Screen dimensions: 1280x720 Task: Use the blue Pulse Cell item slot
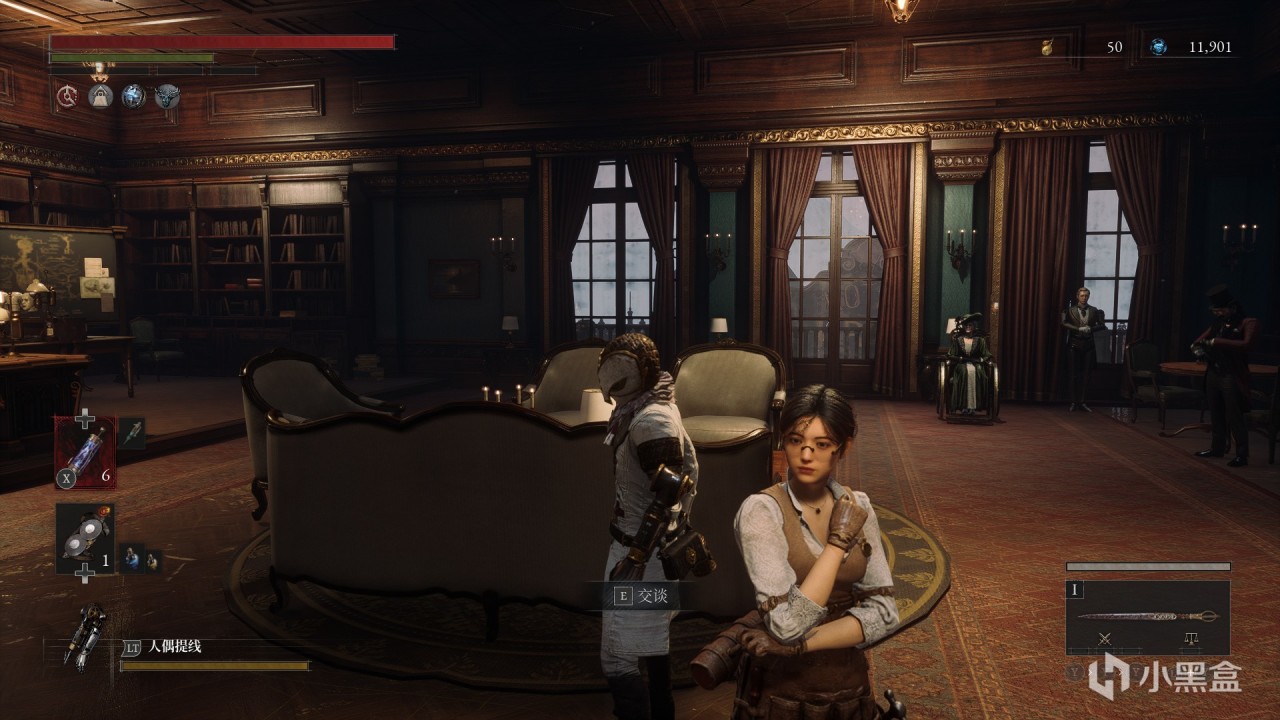click(85, 452)
